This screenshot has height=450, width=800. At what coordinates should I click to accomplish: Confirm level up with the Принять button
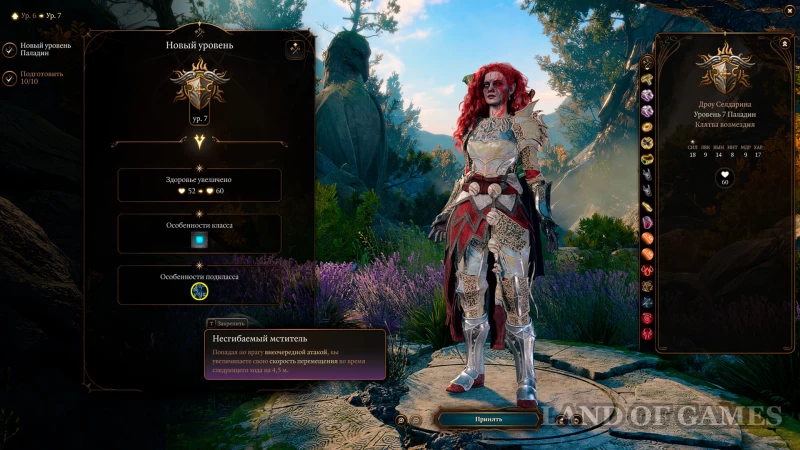point(489,419)
